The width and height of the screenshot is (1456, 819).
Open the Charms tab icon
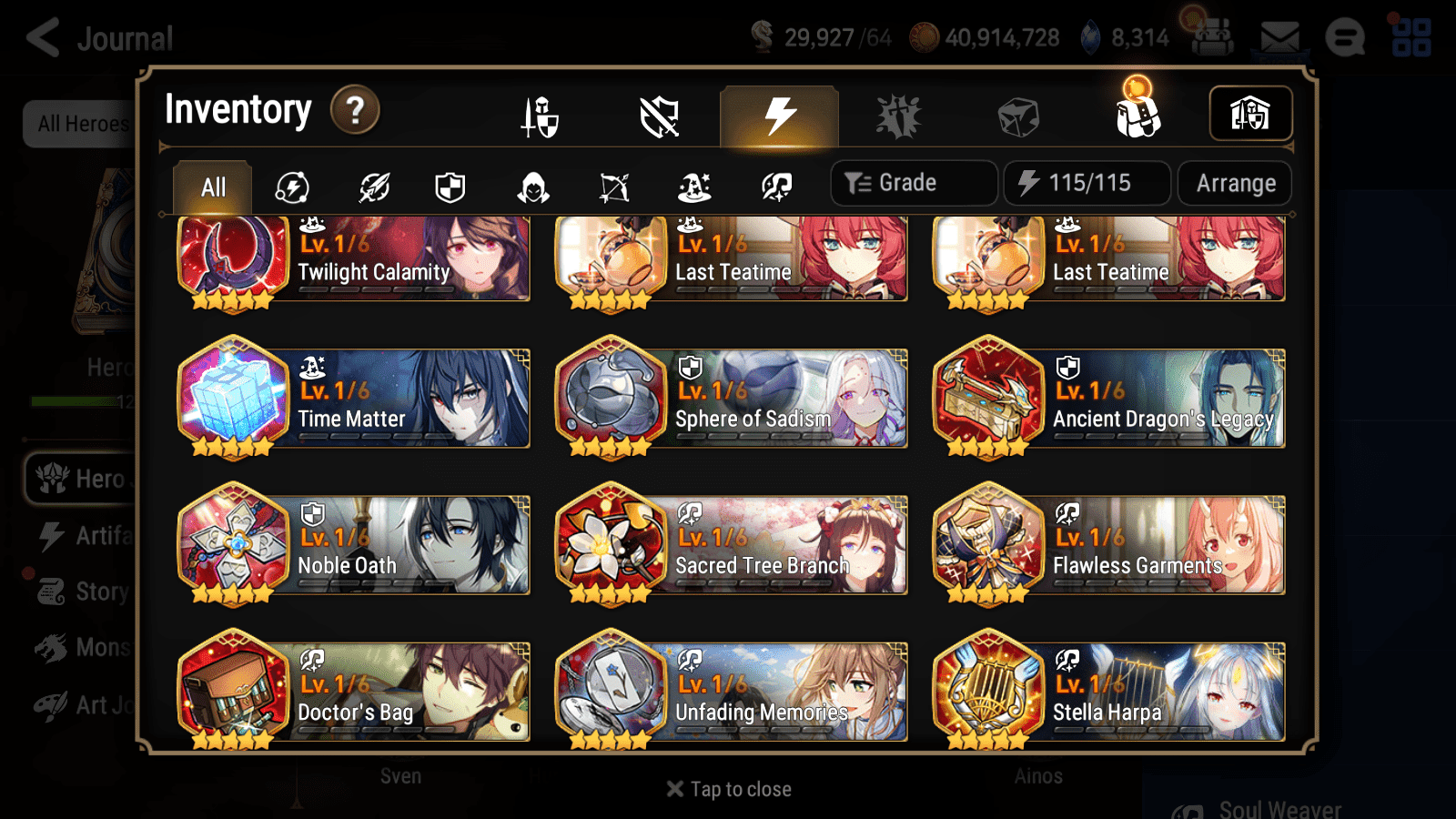pos(899,114)
